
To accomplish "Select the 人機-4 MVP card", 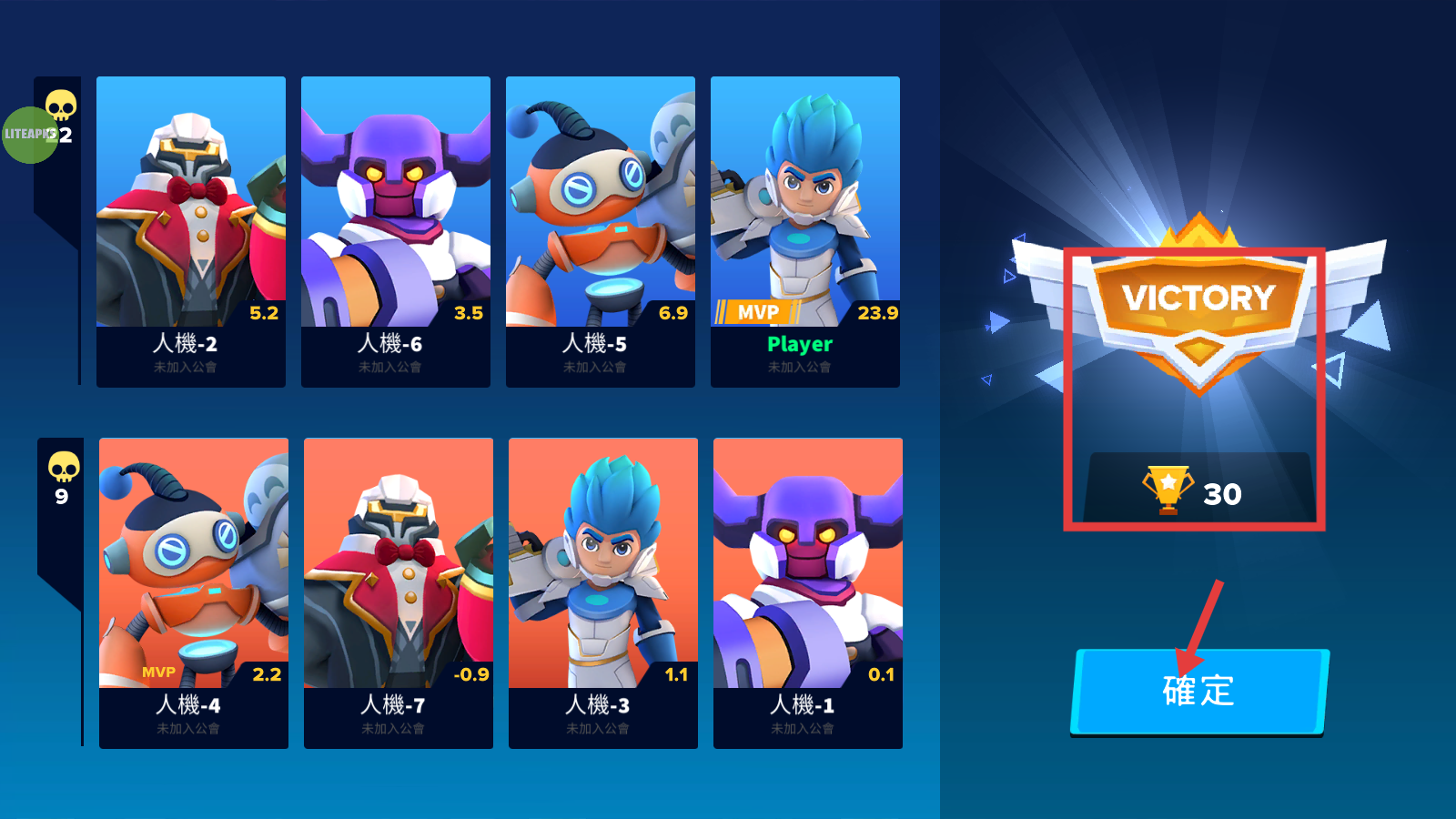I will point(194,593).
